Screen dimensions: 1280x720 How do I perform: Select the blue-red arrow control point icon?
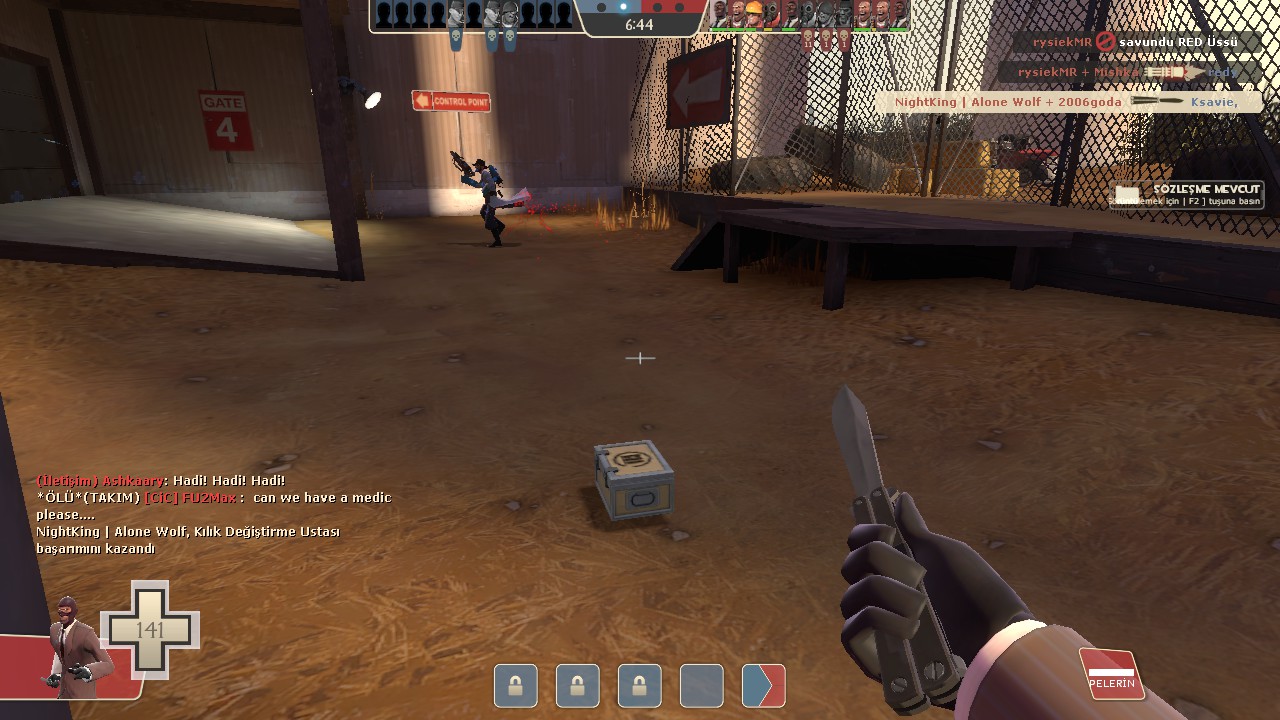point(763,687)
